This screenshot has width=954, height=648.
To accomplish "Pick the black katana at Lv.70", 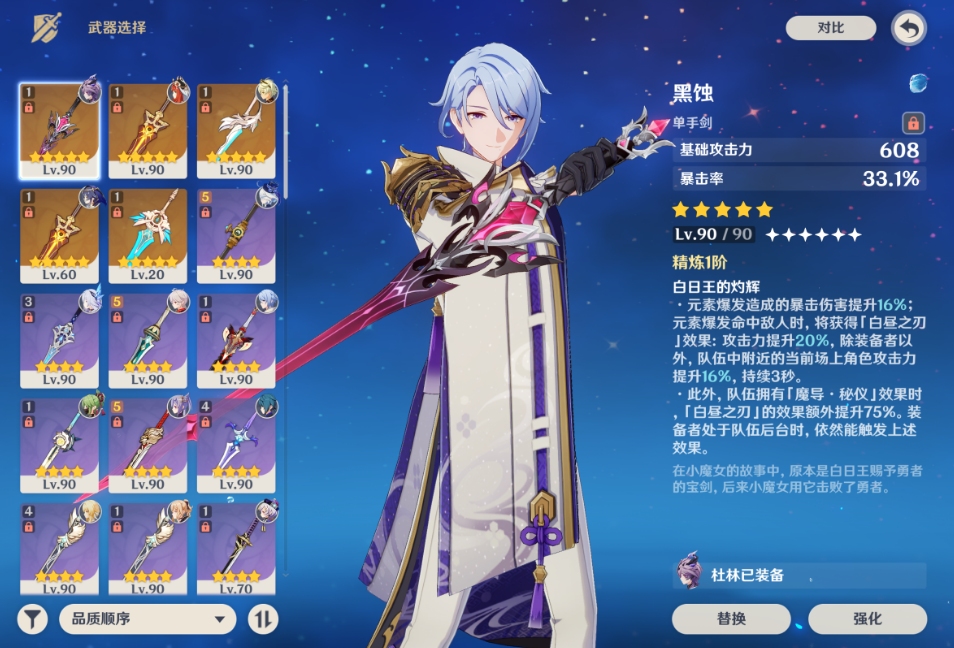I will coord(236,550).
